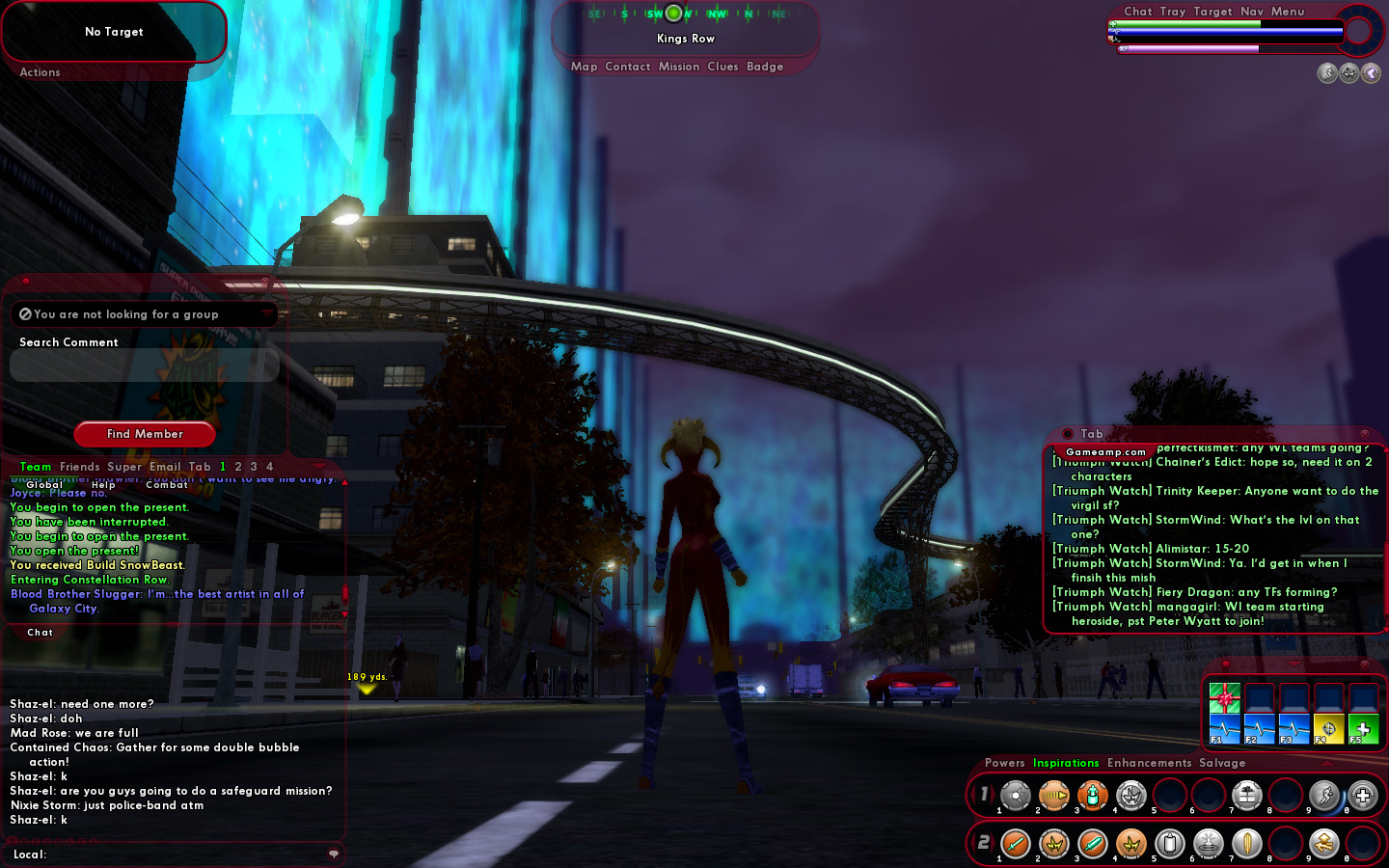Open the Inspirations tab

pos(1066,763)
